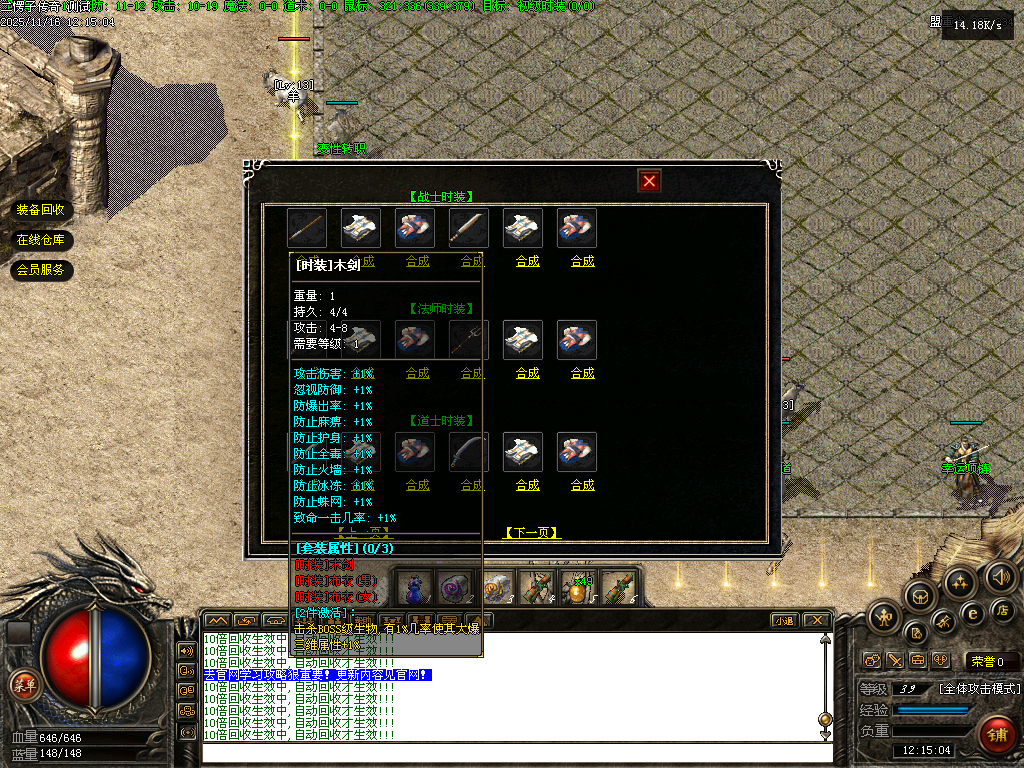The image size is (1024, 768).
Task: Open 装备回收 equipment recycling
Action: [40, 210]
